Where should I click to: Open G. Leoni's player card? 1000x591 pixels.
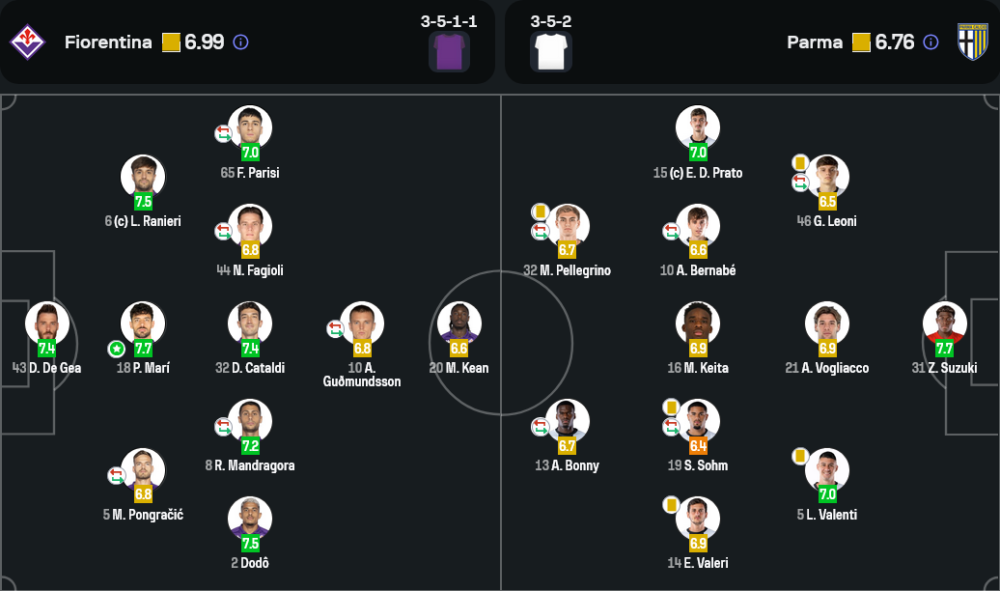tap(827, 177)
